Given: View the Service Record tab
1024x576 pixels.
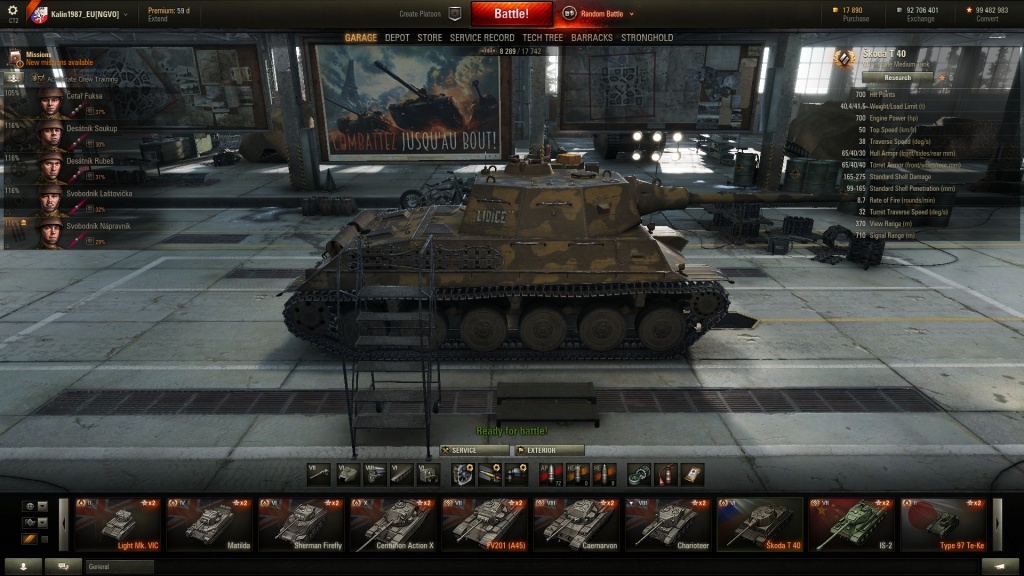Looking at the screenshot, I should click(x=482, y=38).
